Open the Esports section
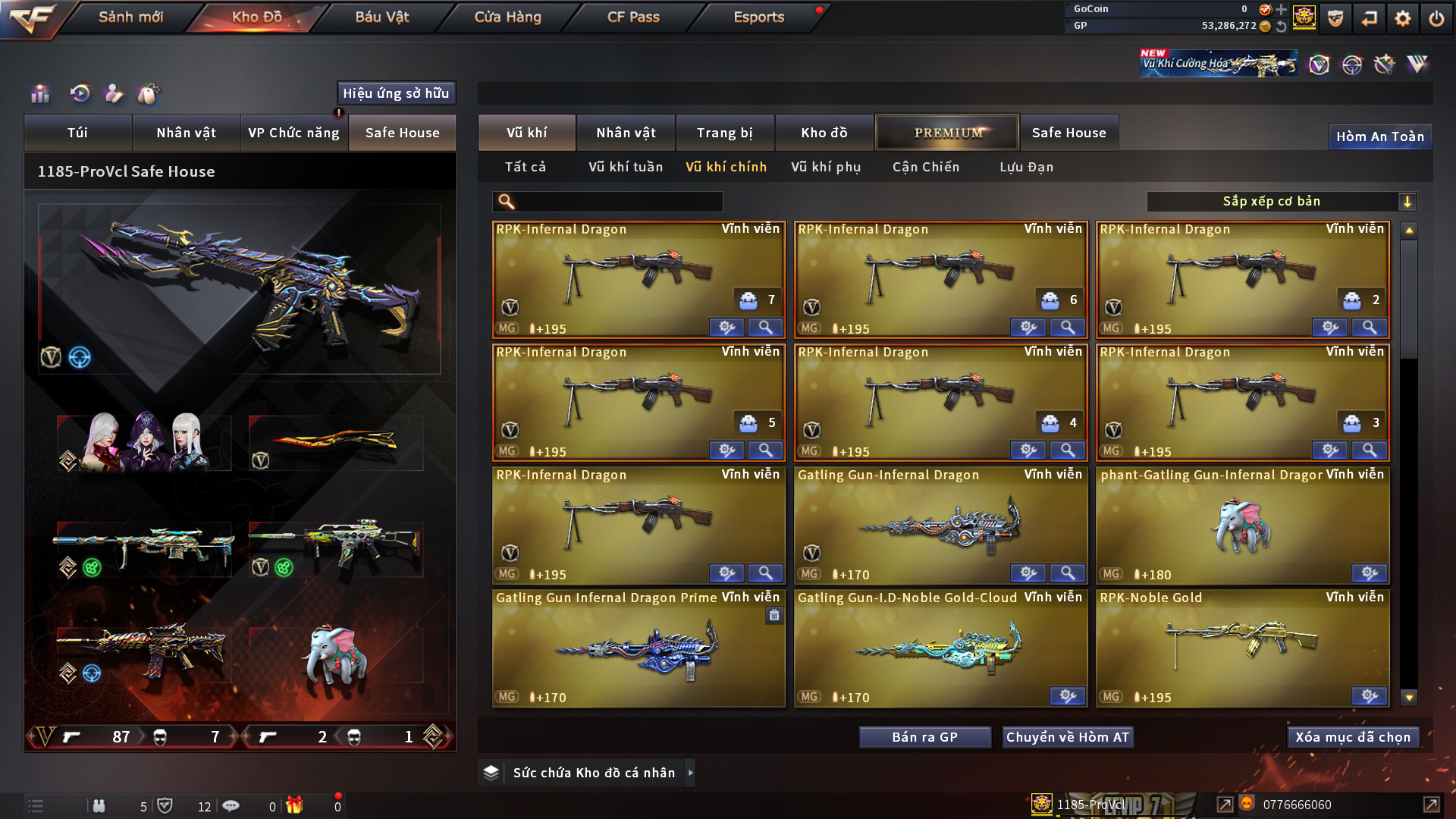Image resolution: width=1456 pixels, height=819 pixels. [758, 17]
